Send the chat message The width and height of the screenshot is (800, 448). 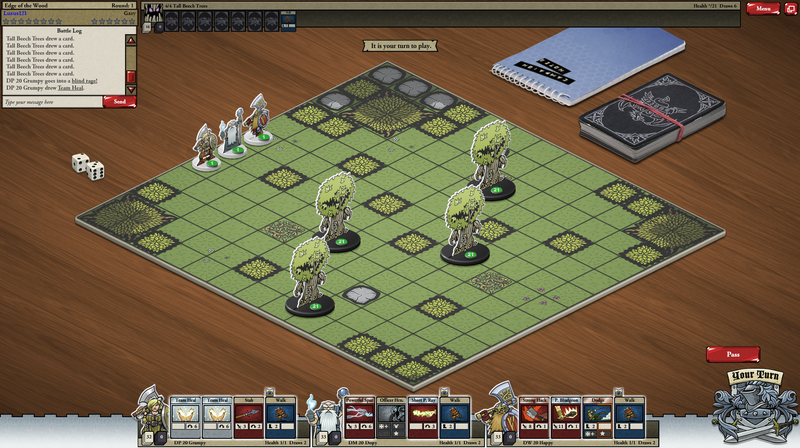tap(119, 101)
